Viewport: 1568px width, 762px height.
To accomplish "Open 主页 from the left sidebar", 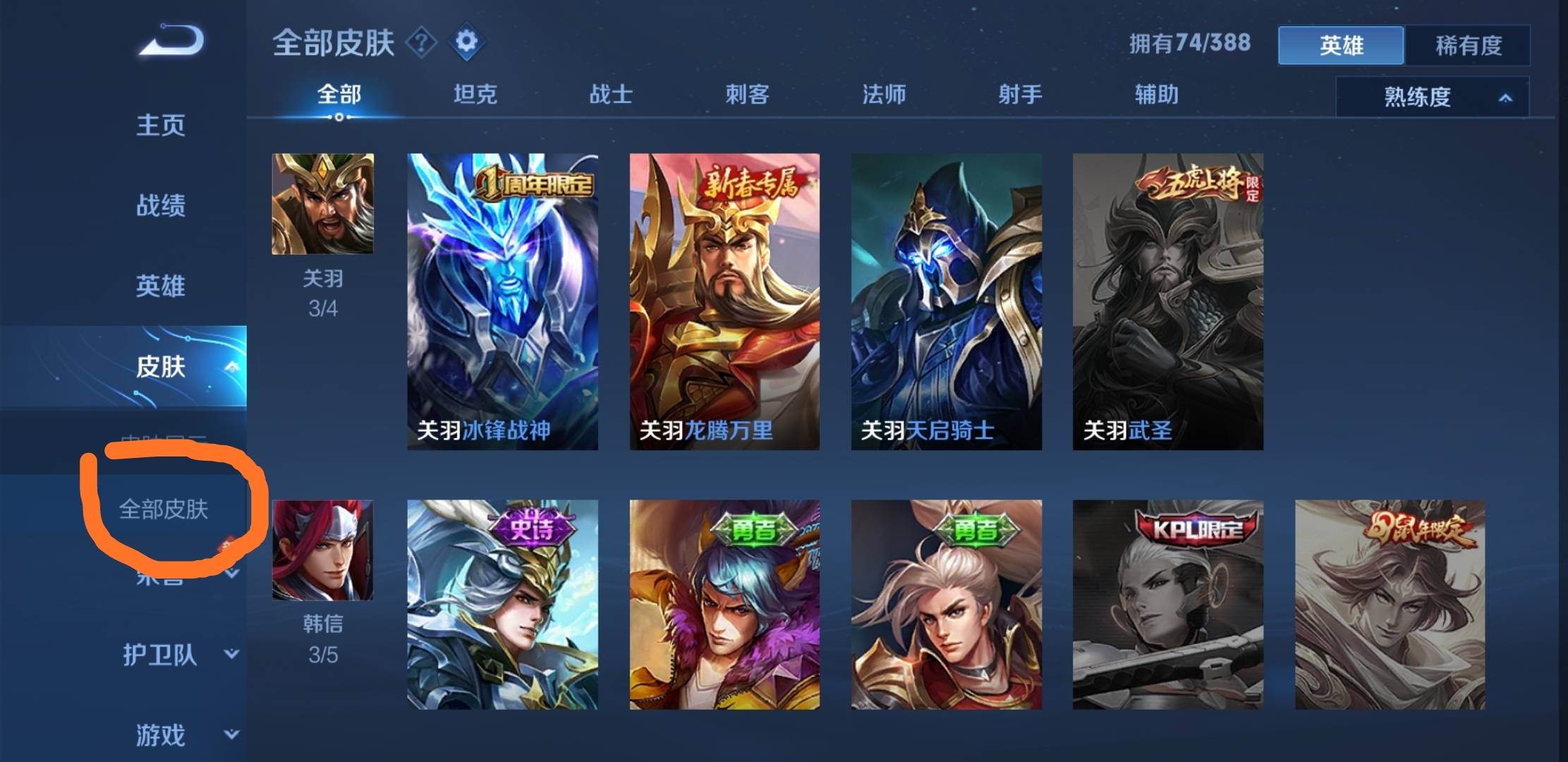I will (159, 126).
